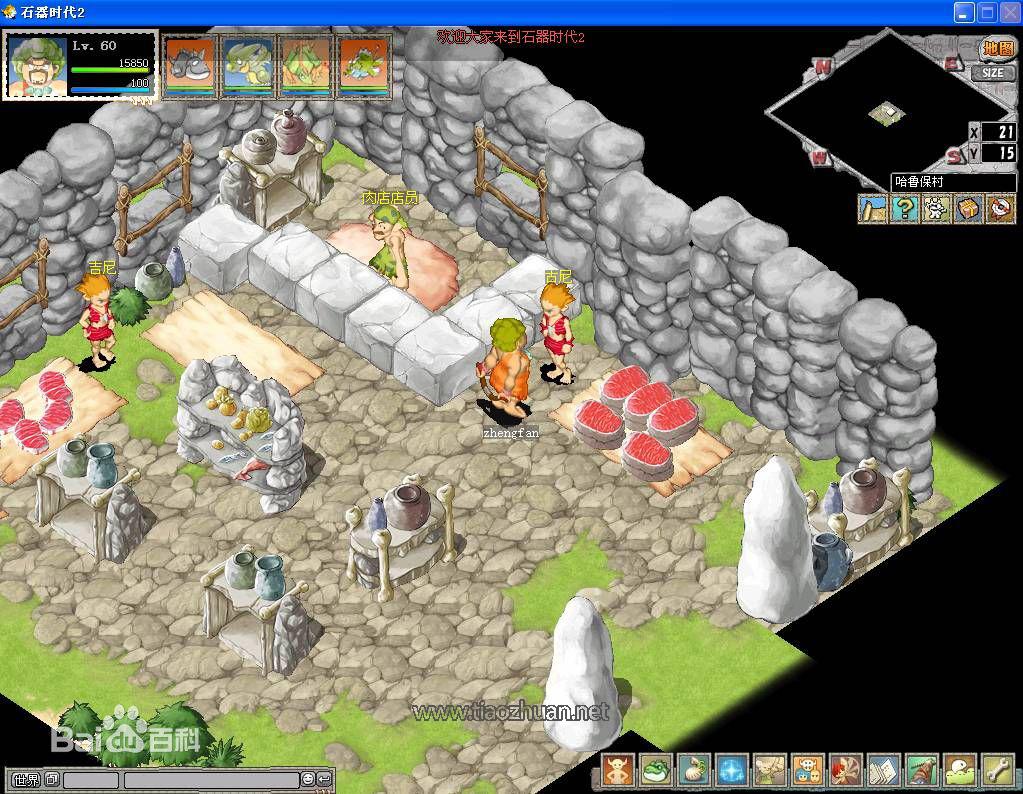Click the chat input box
Image resolution: width=1023 pixels, height=794 pixels.
coord(211,780)
